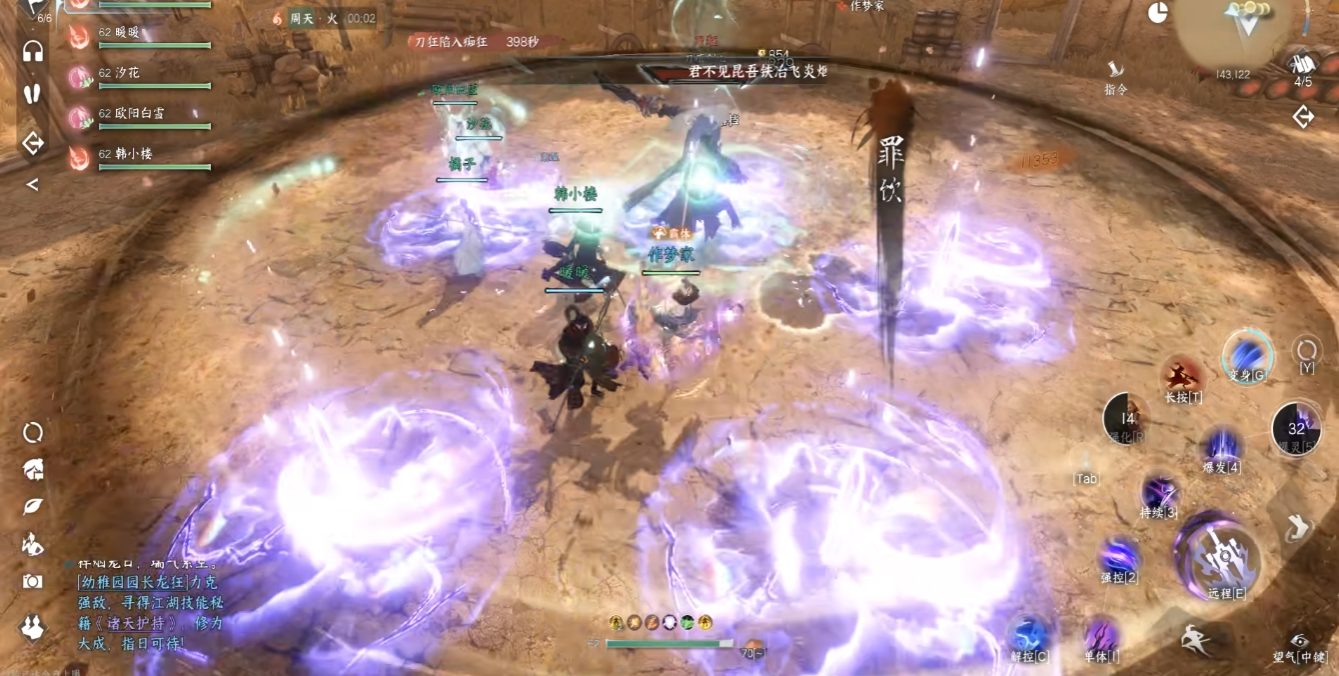Image resolution: width=1339 pixels, height=676 pixels.
Task: Activate the 变身 transformation skill
Action: (x=1247, y=355)
